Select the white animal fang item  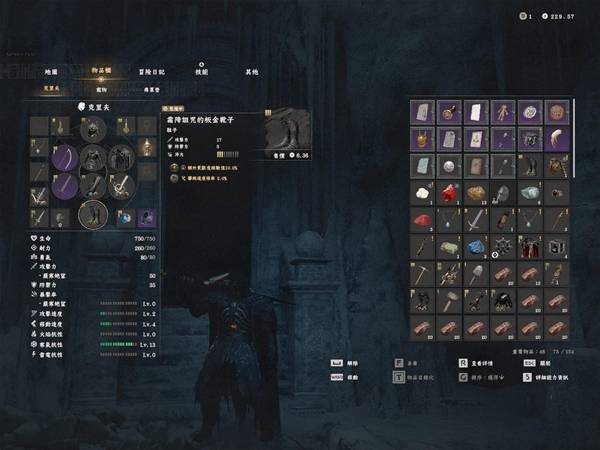click(x=557, y=139)
